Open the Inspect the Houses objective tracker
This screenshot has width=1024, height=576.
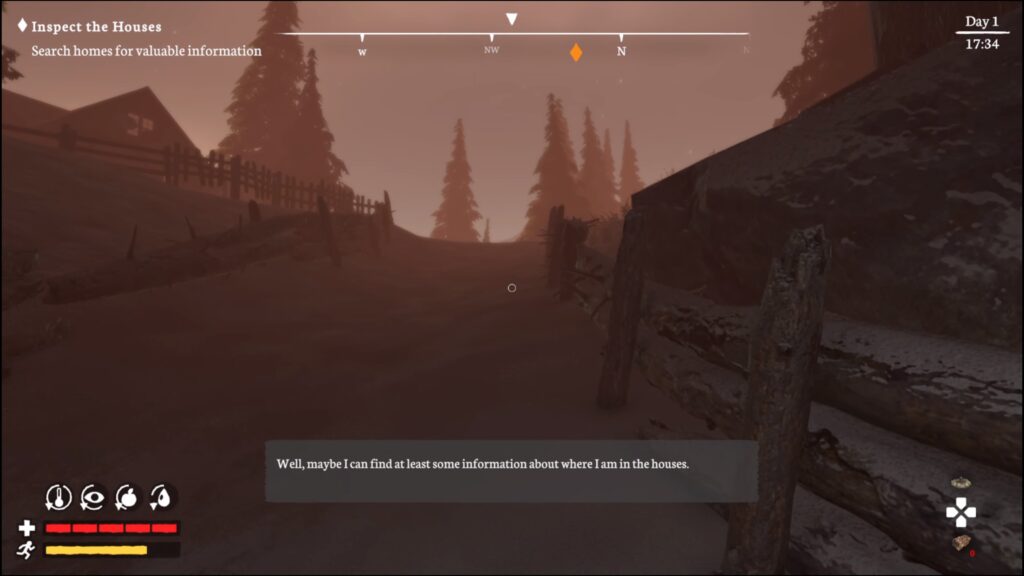[x=95, y=27]
